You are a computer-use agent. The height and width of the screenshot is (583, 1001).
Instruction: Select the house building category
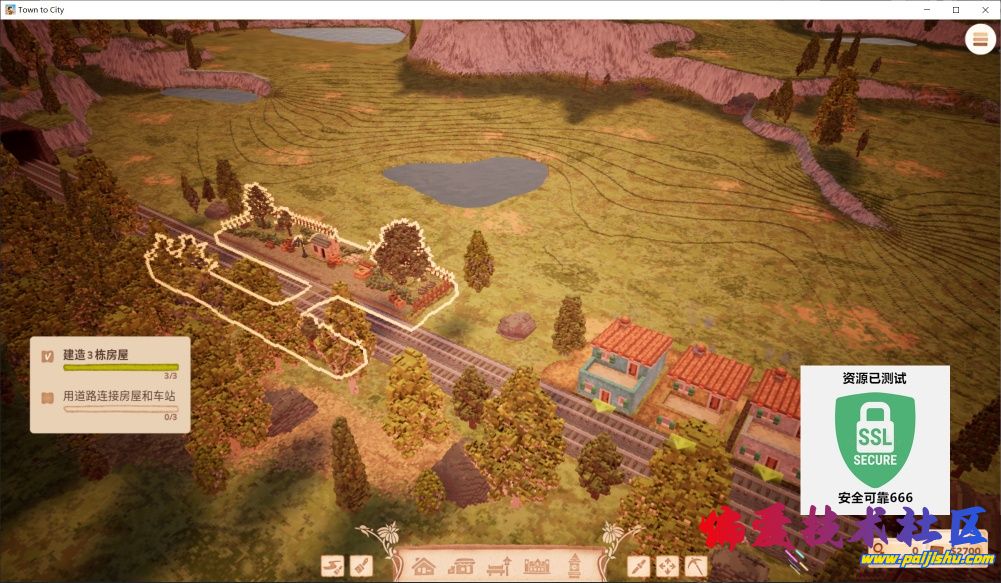pyautogui.click(x=424, y=566)
